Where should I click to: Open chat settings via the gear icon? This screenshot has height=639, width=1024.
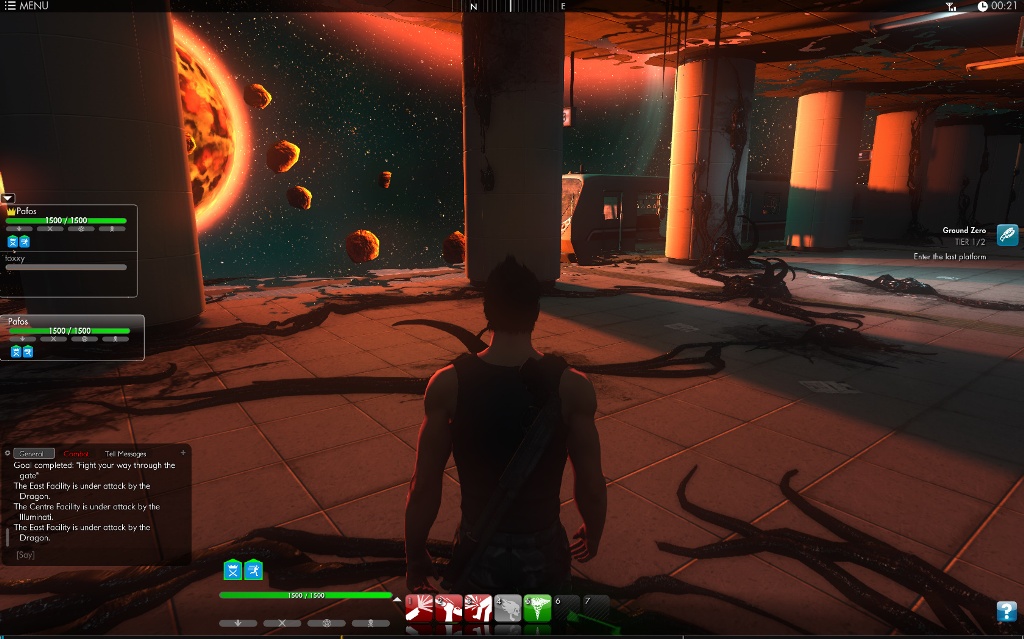pyautogui.click(x=7, y=453)
